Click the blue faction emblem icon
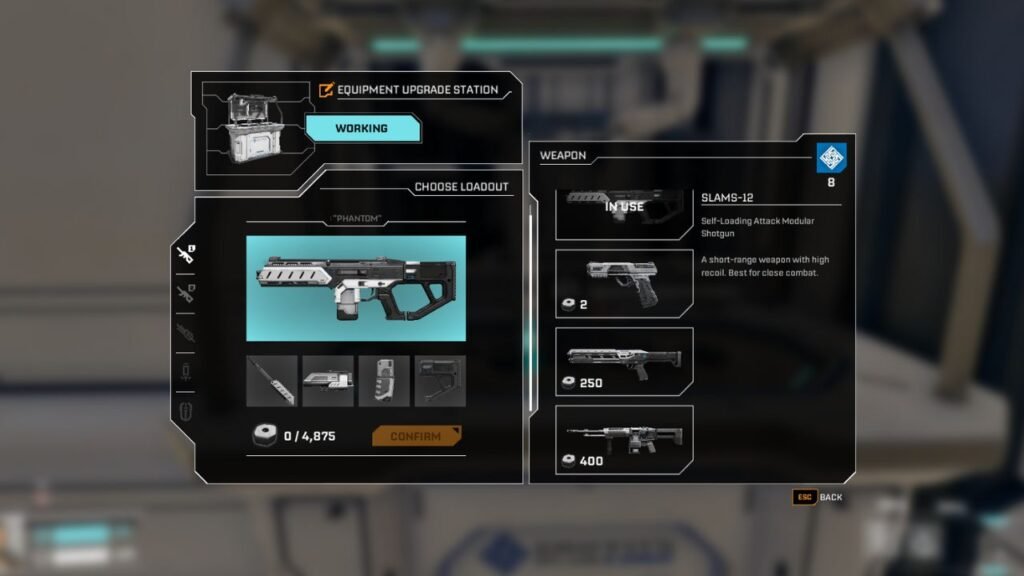This screenshot has height=576, width=1024. coord(832,157)
